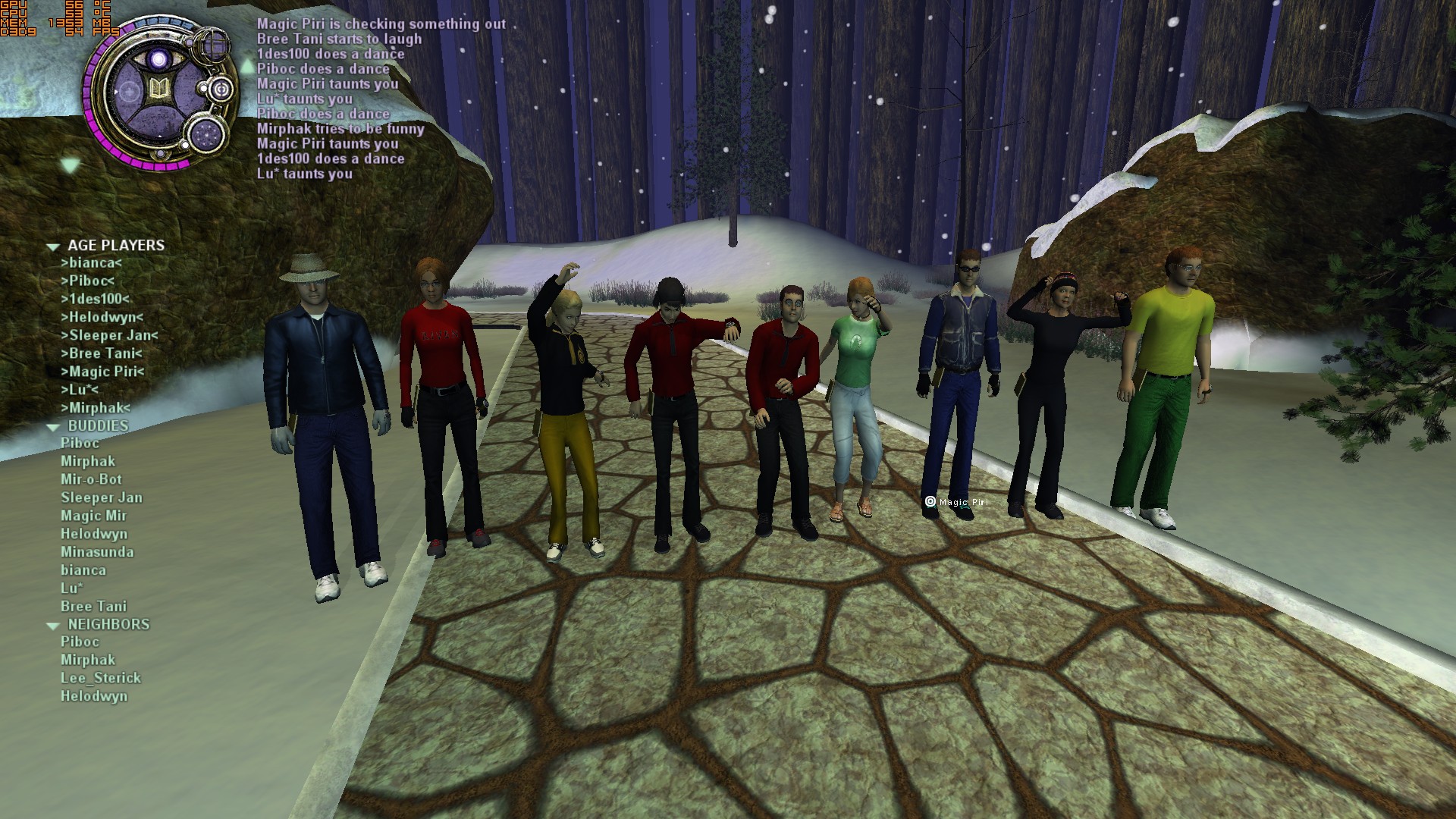The image size is (1456, 819).
Task: Pick >Bree Tani< in Age Players
Action: 102,353
